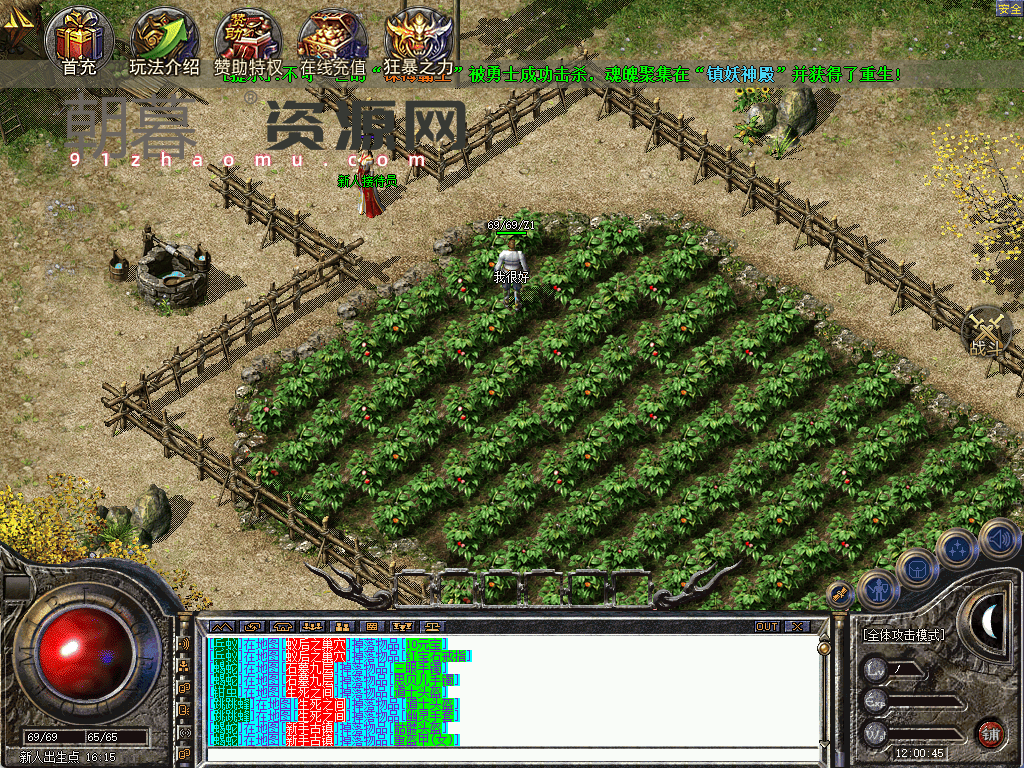
Task: Click the 战斗 crossed-swords battle button
Action: [x=987, y=331]
